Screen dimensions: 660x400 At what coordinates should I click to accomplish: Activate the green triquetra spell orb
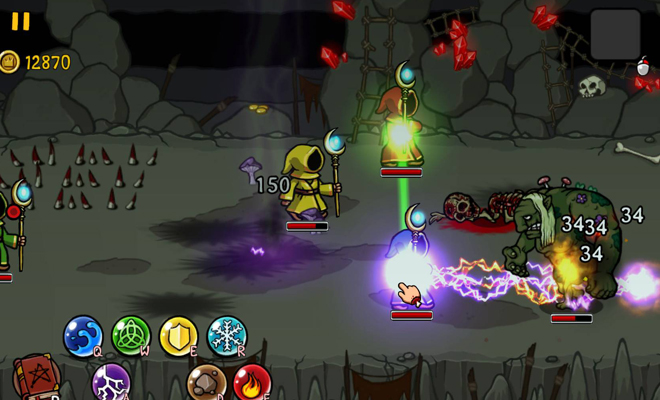tap(131, 335)
